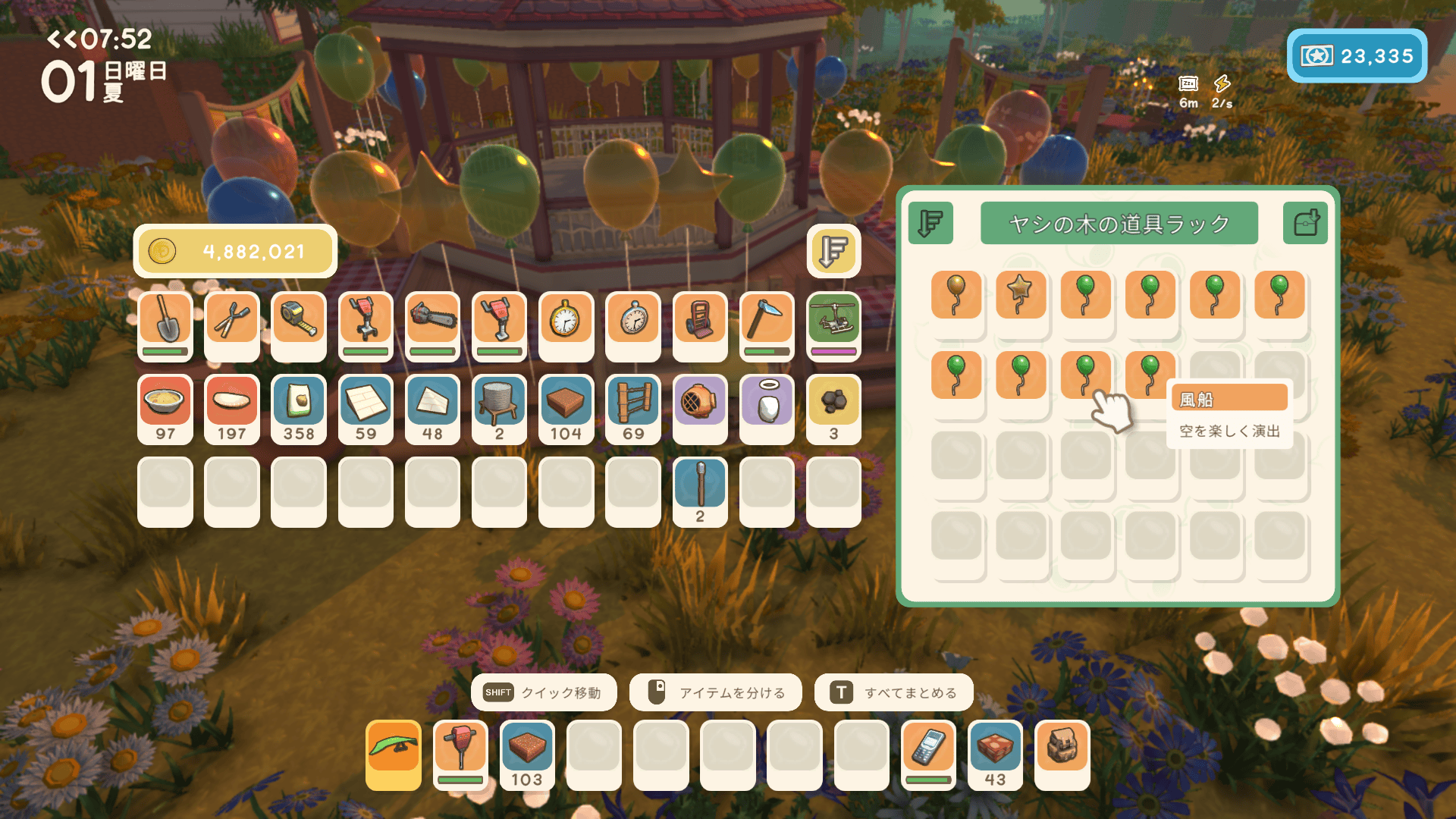This screenshot has width=1456, height=819.
Task: Click the chest deposit button on the rack
Action: coord(1305,223)
